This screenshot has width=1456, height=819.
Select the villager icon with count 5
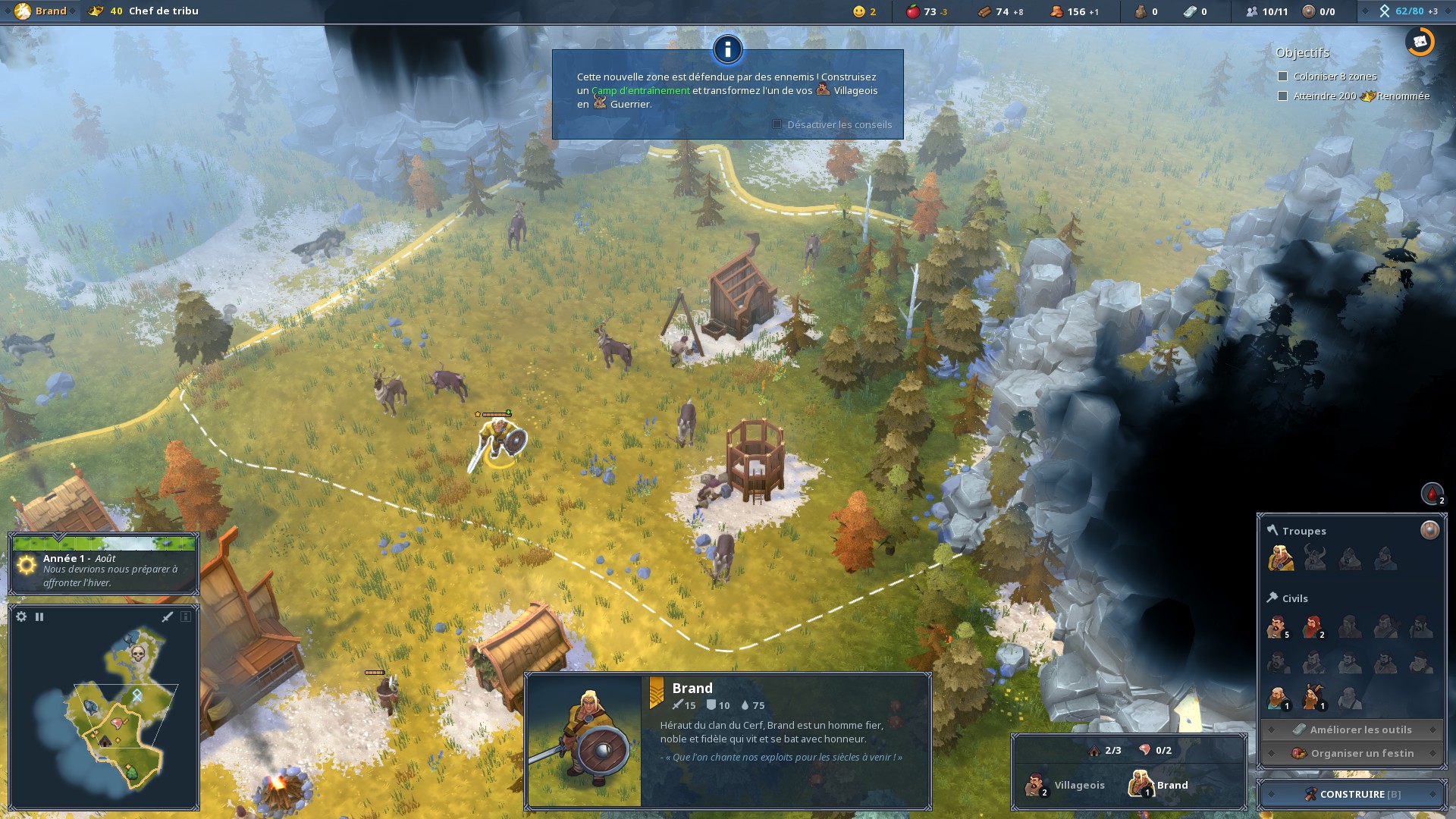click(x=1277, y=627)
